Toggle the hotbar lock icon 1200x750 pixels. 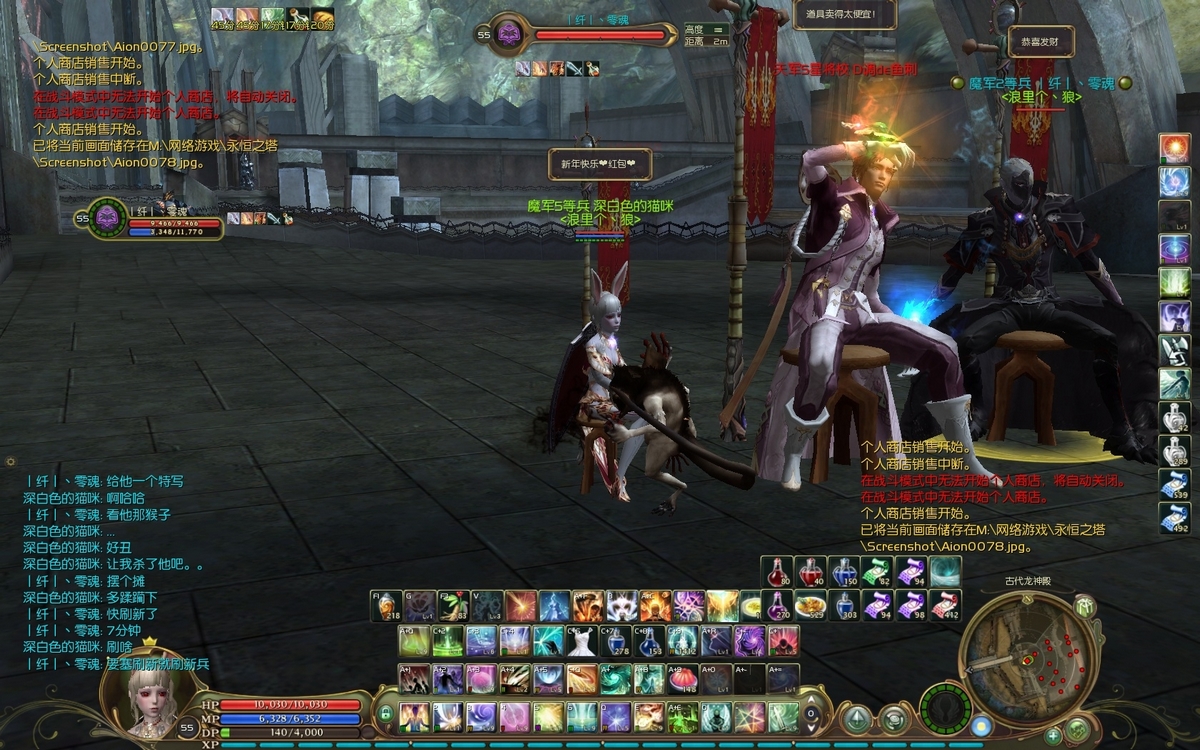click(x=385, y=715)
